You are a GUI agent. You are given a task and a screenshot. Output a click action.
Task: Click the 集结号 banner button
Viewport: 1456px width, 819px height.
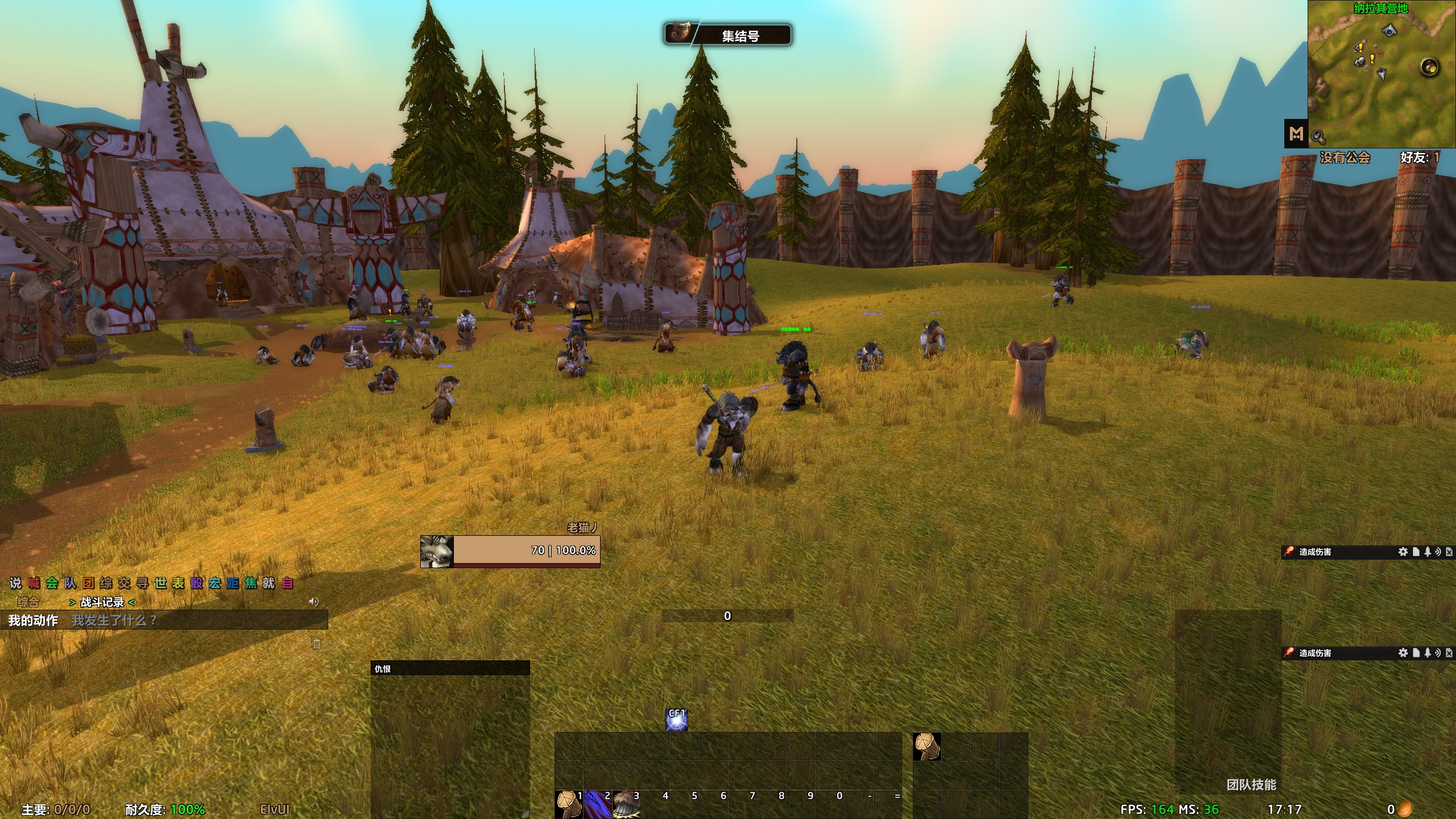[728, 35]
